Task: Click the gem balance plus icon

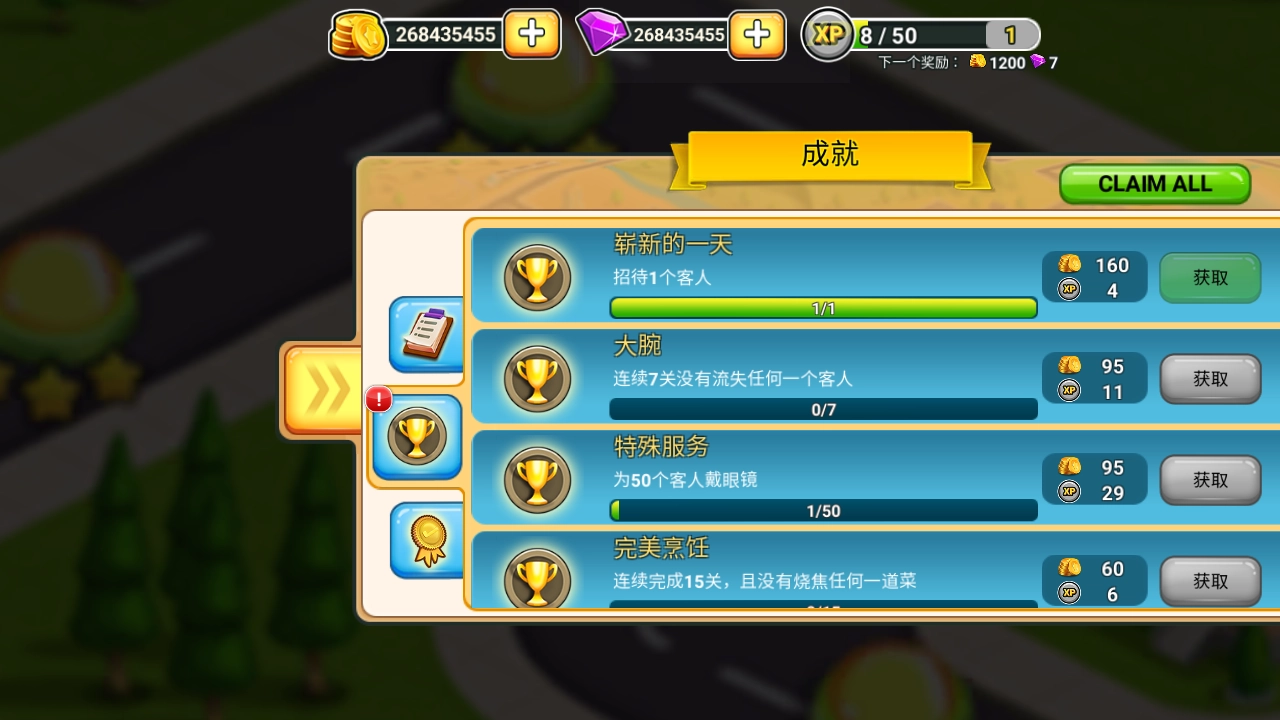Action: point(757,35)
